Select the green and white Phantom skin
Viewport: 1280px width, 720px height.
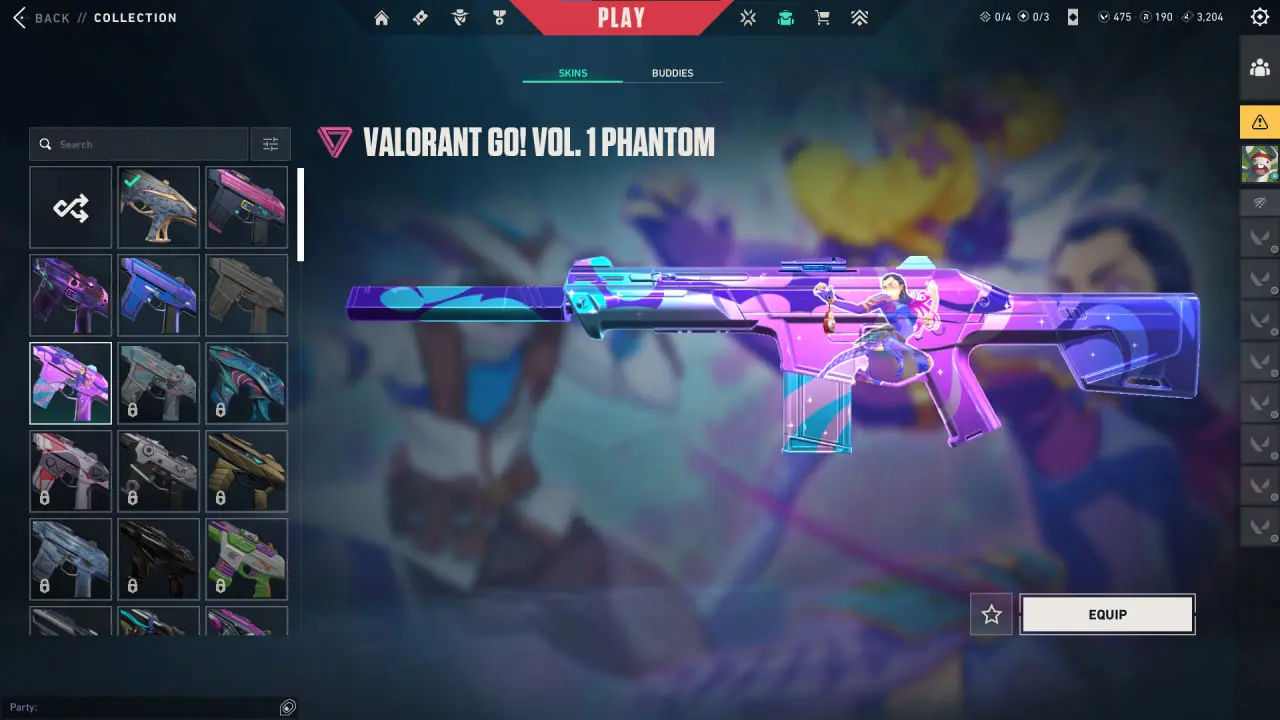pyautogui.click(x=246, y=559)
